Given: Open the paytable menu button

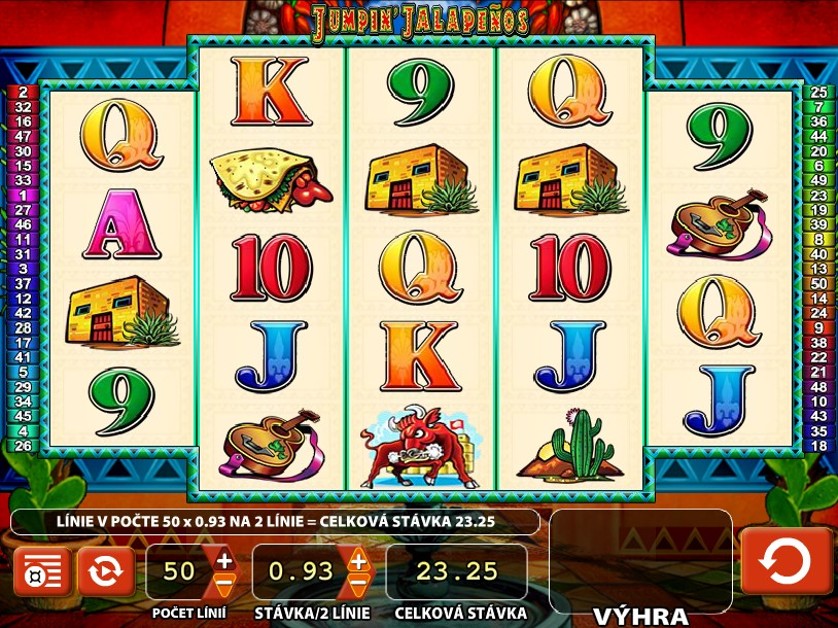Looking at the screenshot, I should click(41, 572).
